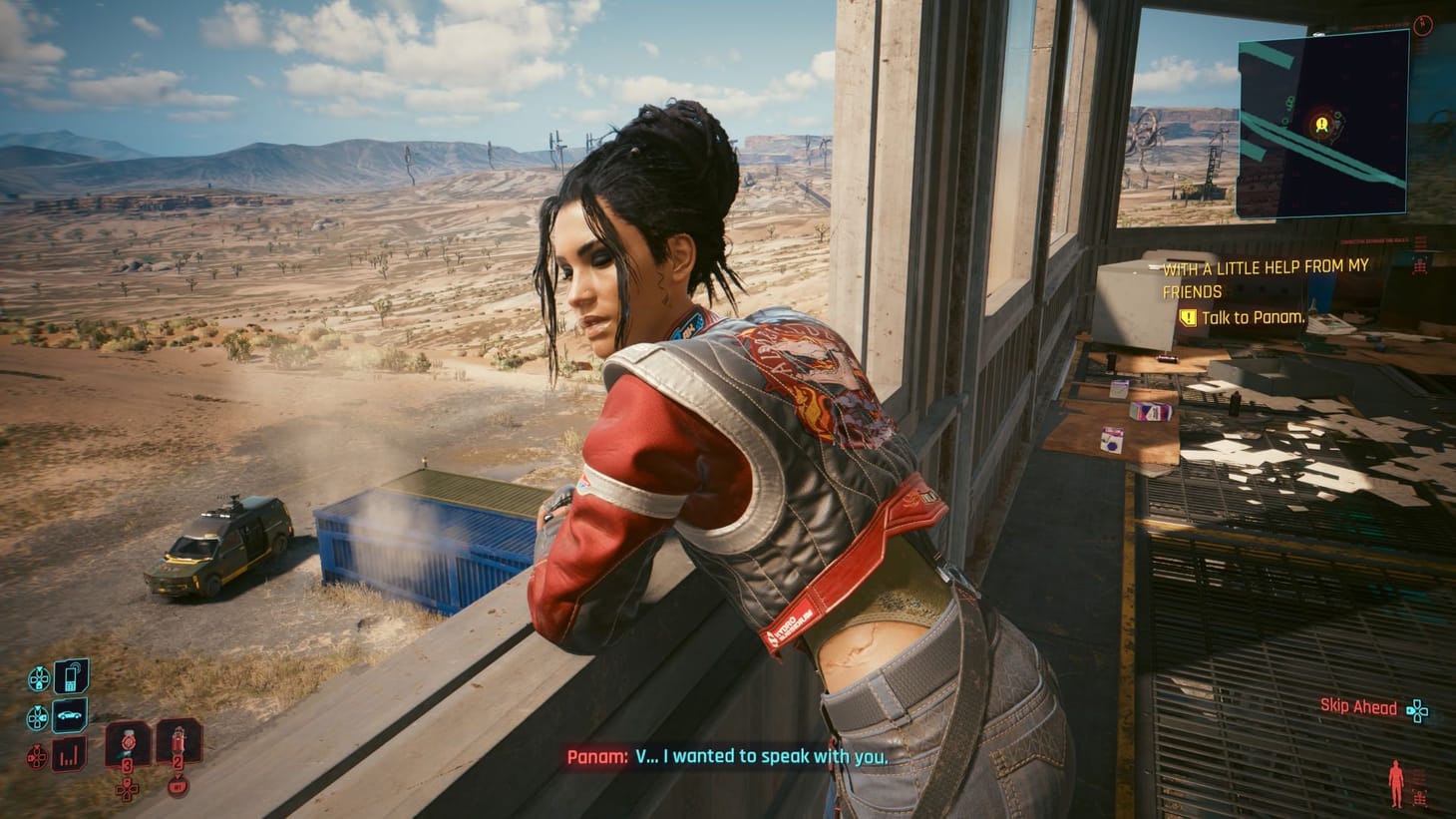The height and width of the screenshot is (819, 1456).
Task: Select the summon vehicle car icon
Action: click(69, 715)
